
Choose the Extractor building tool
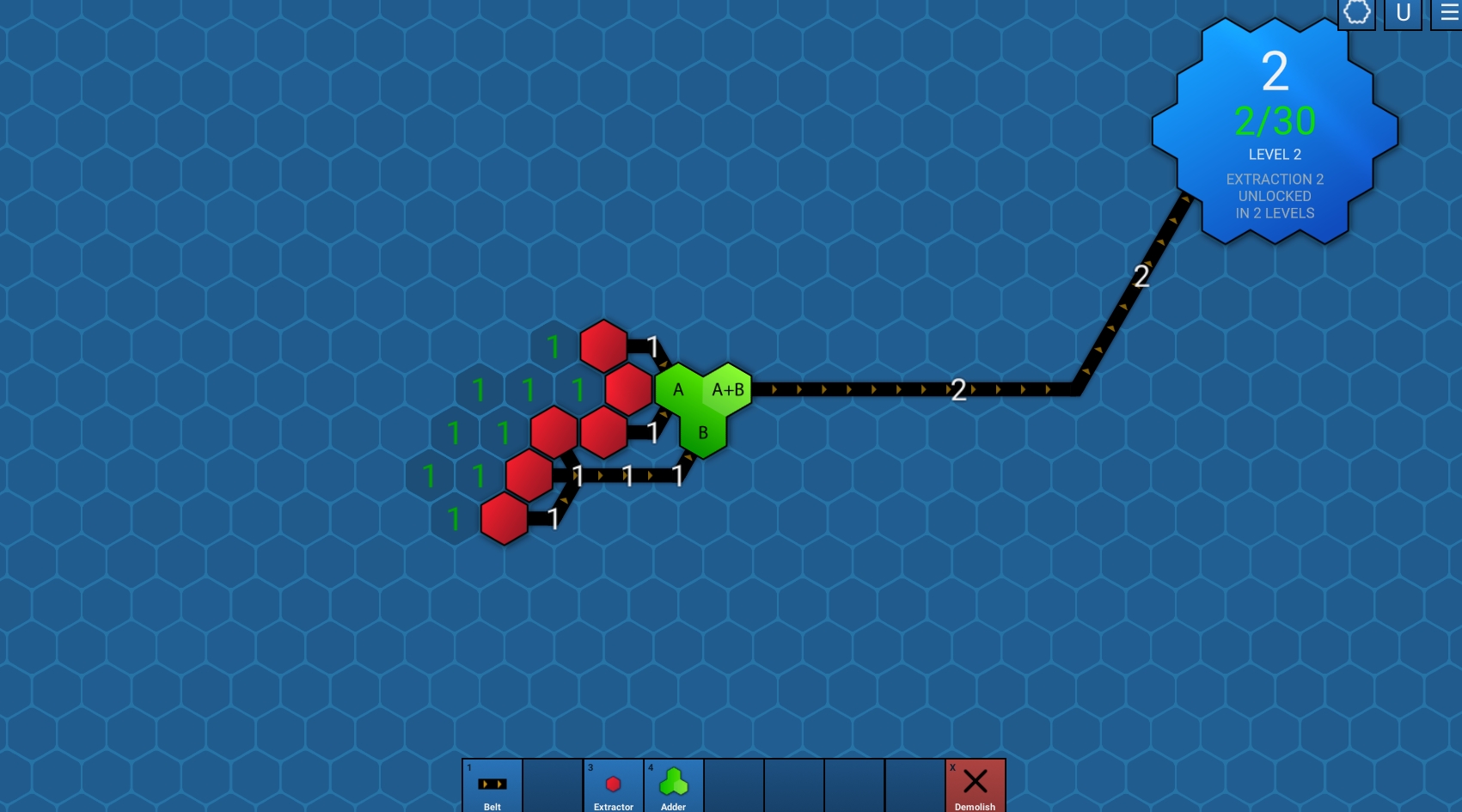coord(613,785)
